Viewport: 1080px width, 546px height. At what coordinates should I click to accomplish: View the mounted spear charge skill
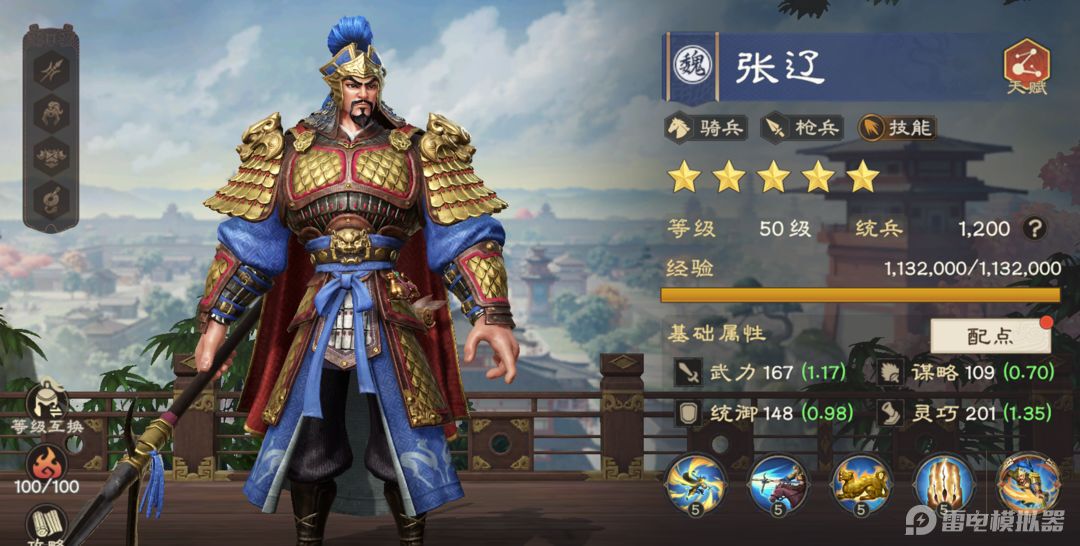778,484
